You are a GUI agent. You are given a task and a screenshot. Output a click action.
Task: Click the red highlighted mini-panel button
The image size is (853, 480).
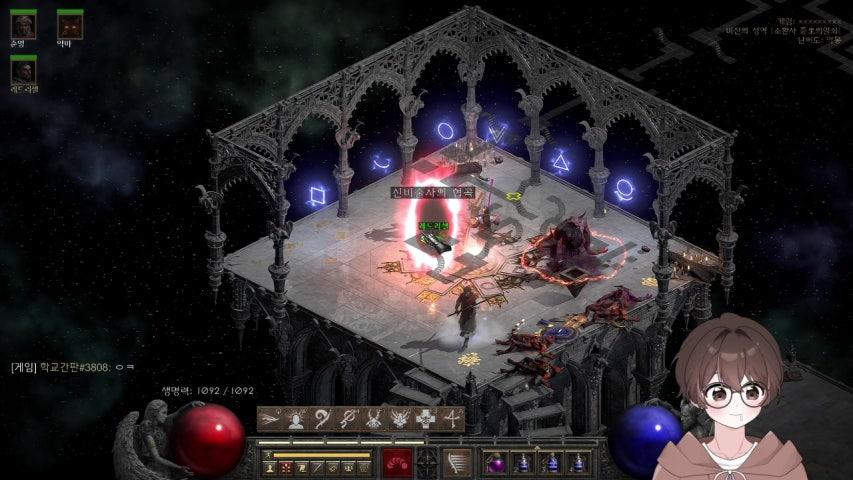click(x=285, y=467)
